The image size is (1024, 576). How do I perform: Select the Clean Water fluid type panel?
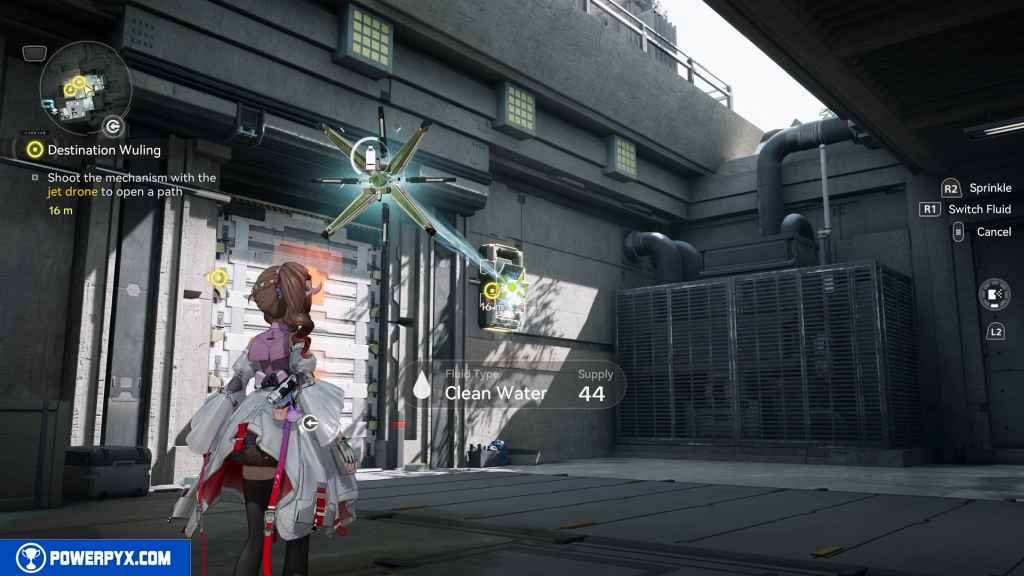tap(514, 384)
